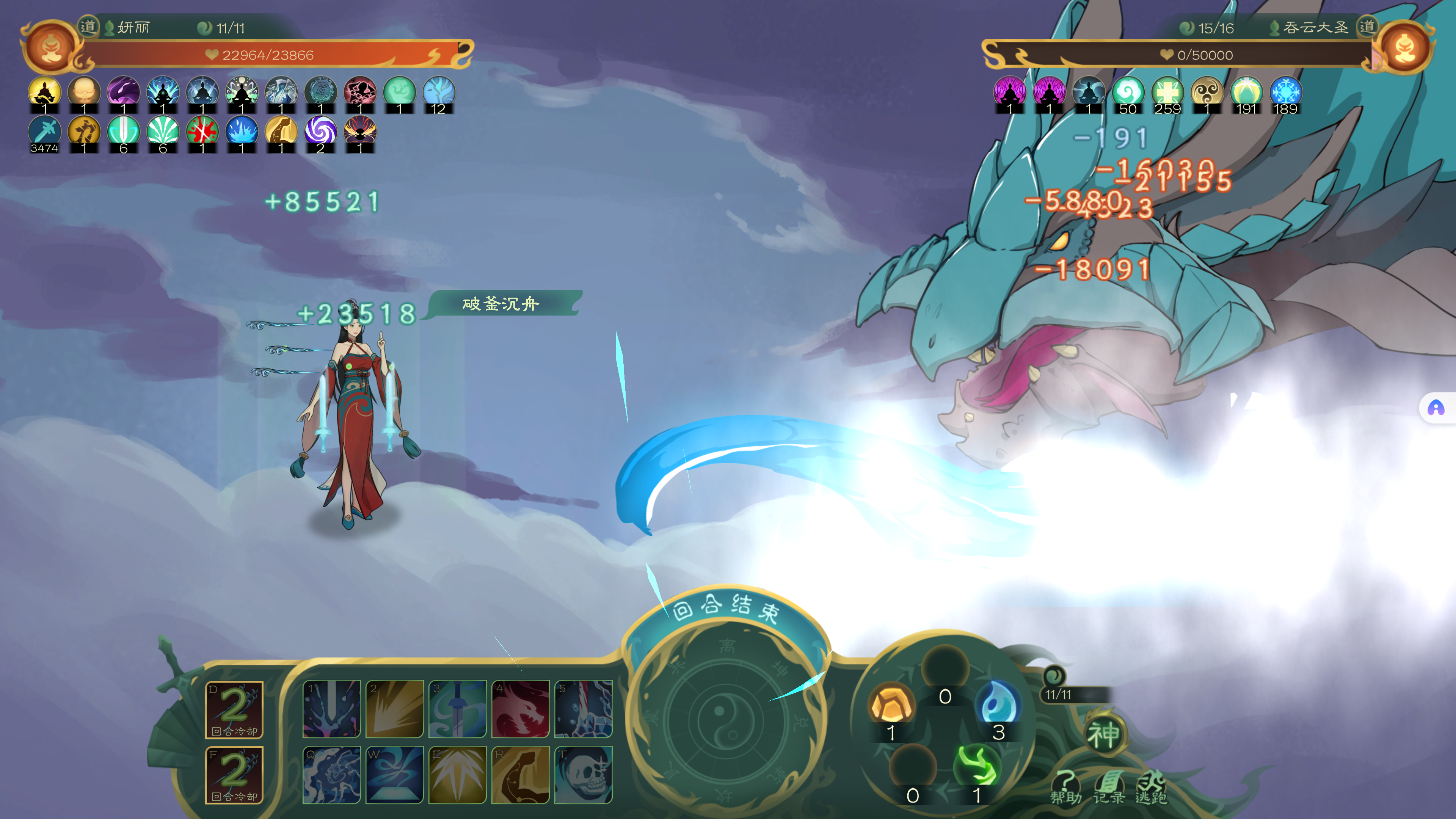Use the flexed arm skill
This screenshot has width=1456, height=819.
(x=520, y=774)
